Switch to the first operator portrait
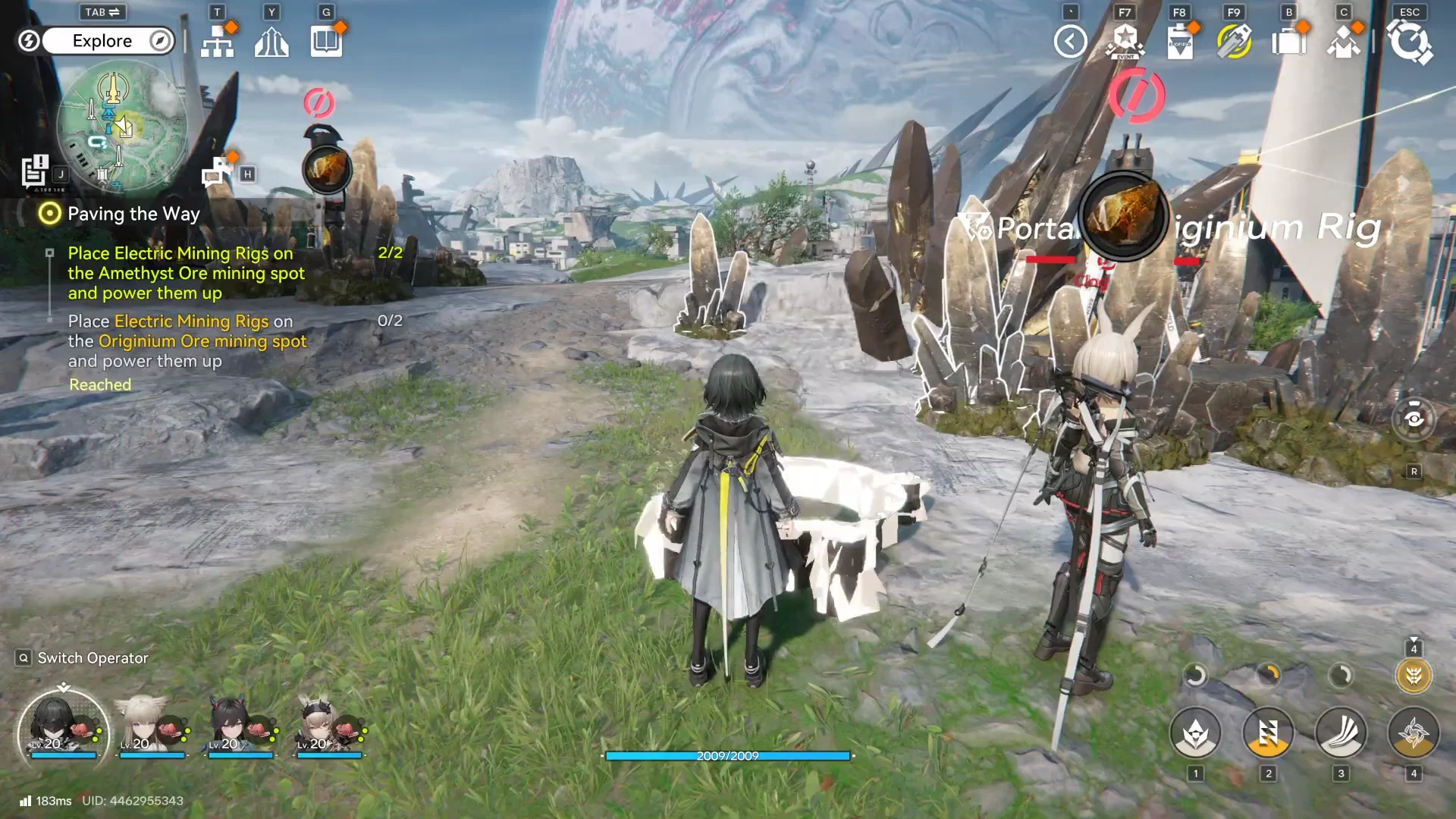Viewport: 1456px width, 819px height. click(x=63, y=730)
